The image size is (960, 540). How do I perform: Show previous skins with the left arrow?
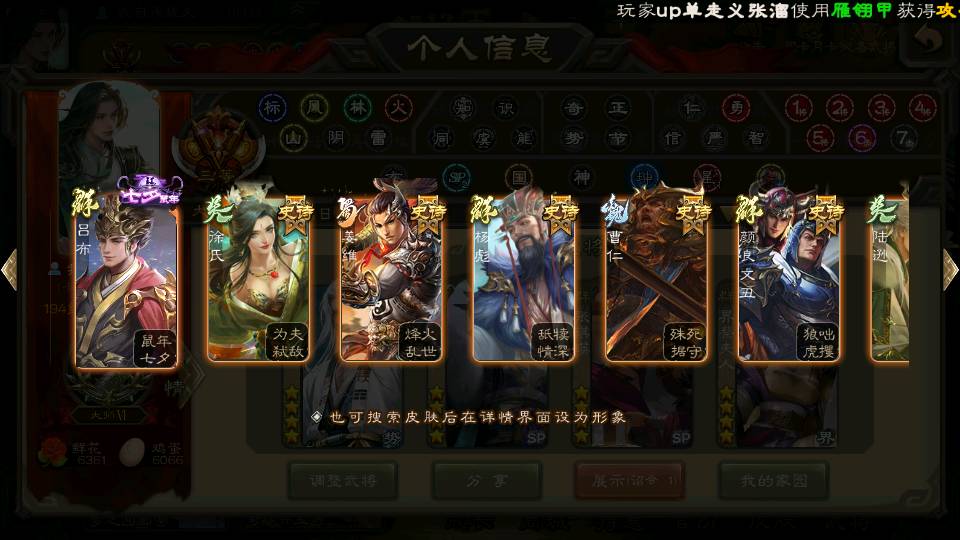click(x=10, y=270)
